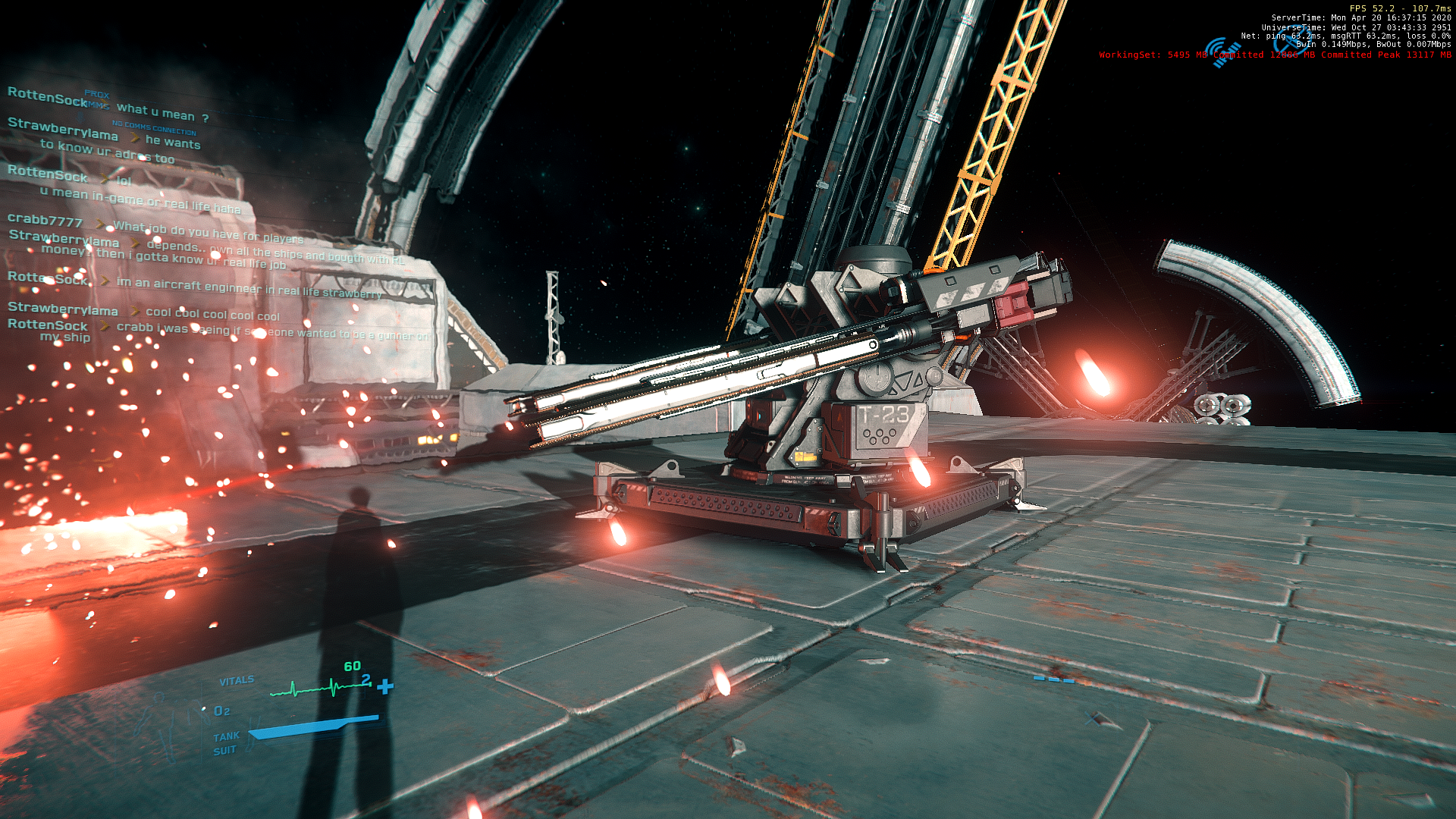This screenshot has height=819, width=1456.
Task: Click Strawberrylama's "cool cool cool" chat line
Action: pyautogui.click(x=212, y=314)
